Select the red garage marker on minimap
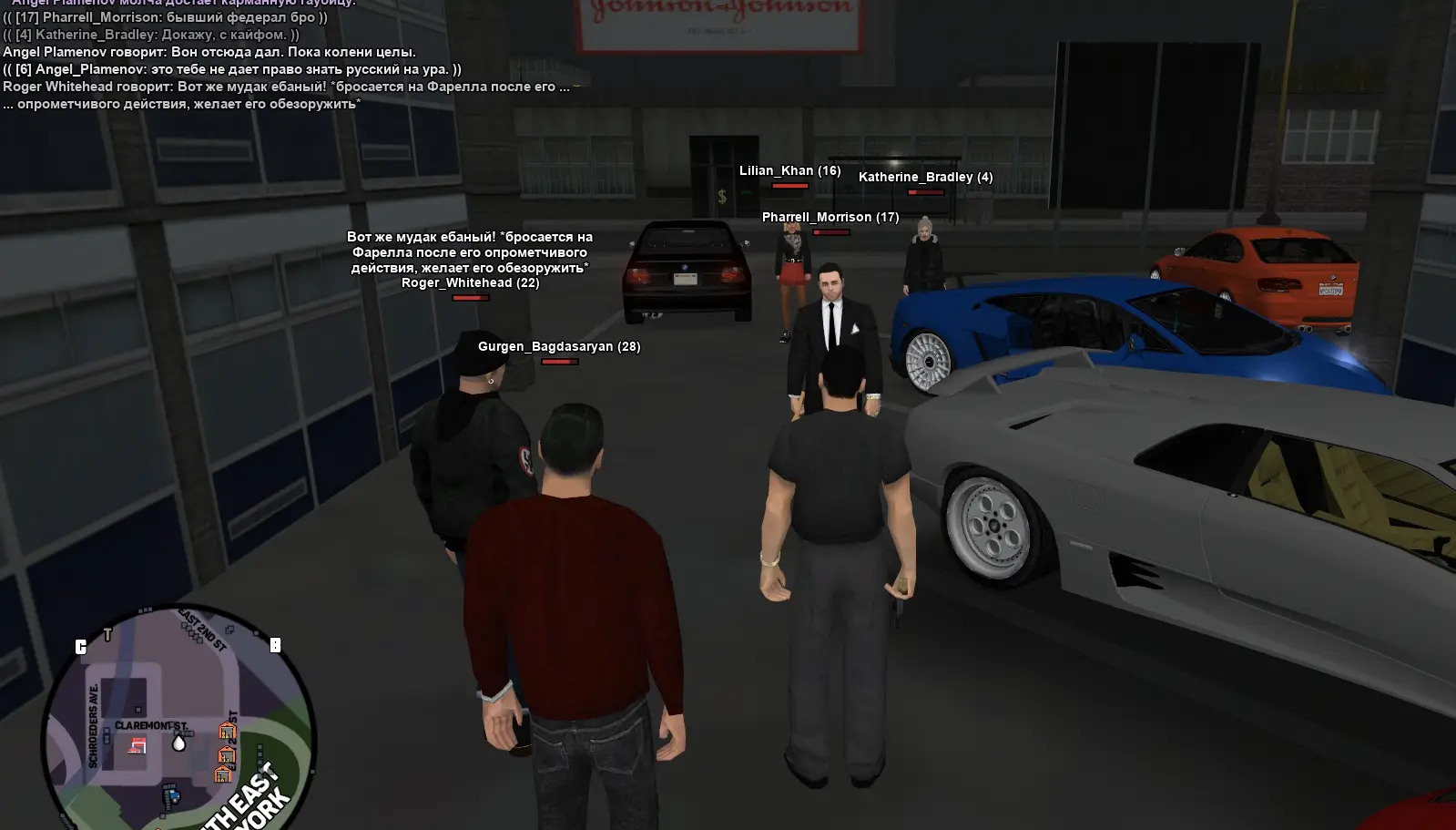The height and width of the screenshot is (830, 1456). pos(137,746)
